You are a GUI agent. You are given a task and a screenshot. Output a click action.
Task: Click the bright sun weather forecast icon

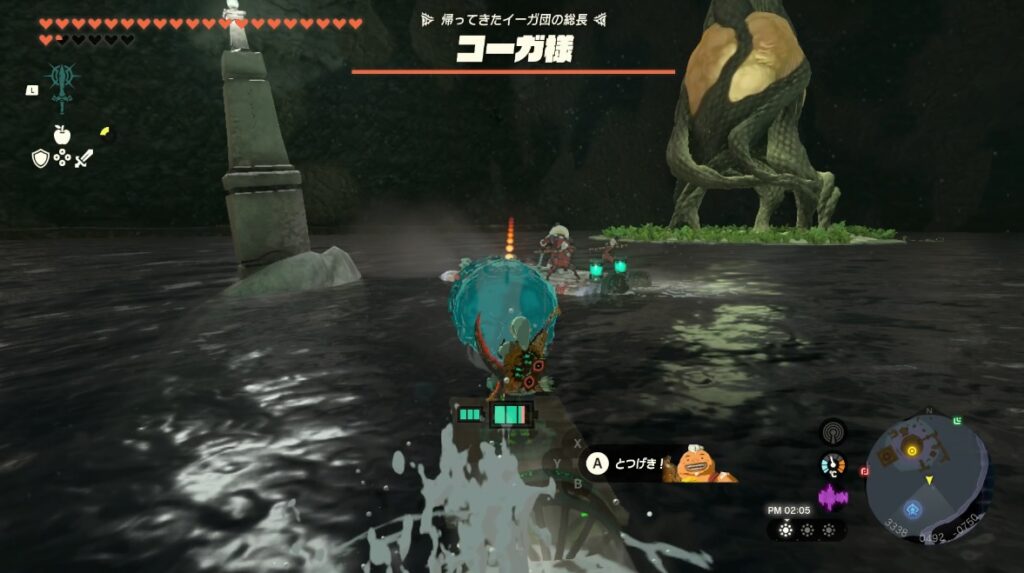787,530
